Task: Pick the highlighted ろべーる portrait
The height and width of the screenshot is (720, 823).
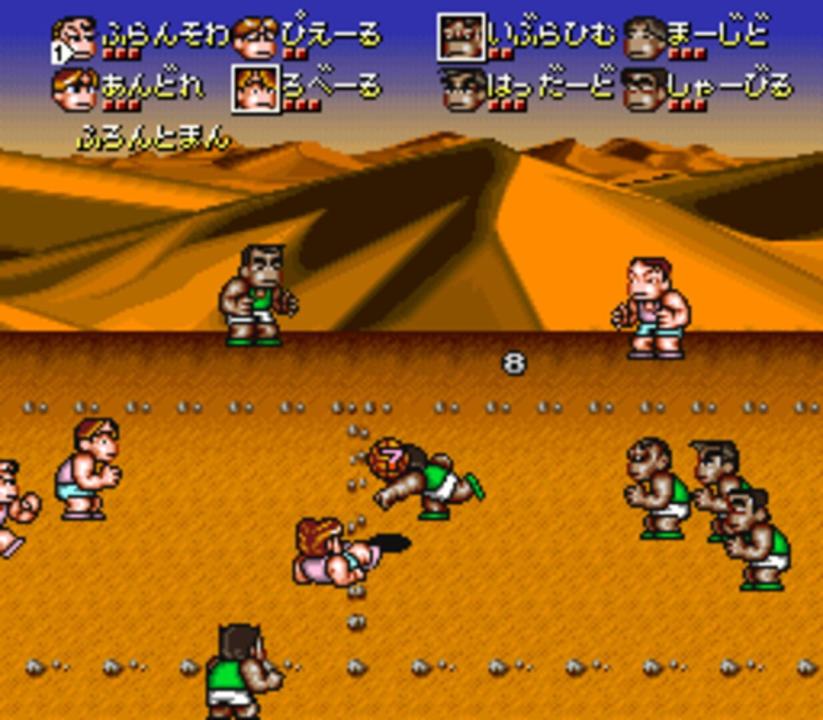Action: tap(256, 88)
